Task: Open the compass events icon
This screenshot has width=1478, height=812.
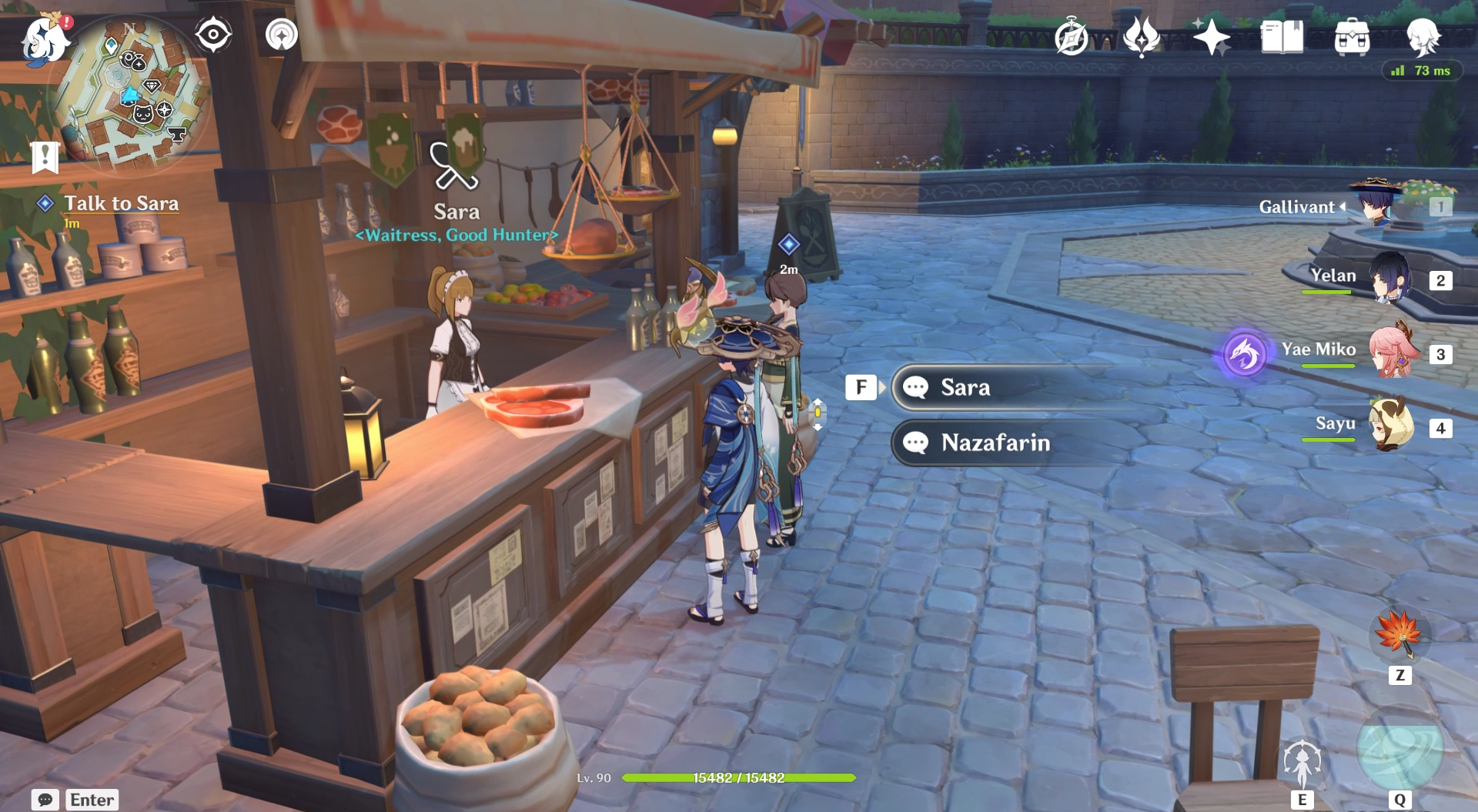Action: [1071, 37]
